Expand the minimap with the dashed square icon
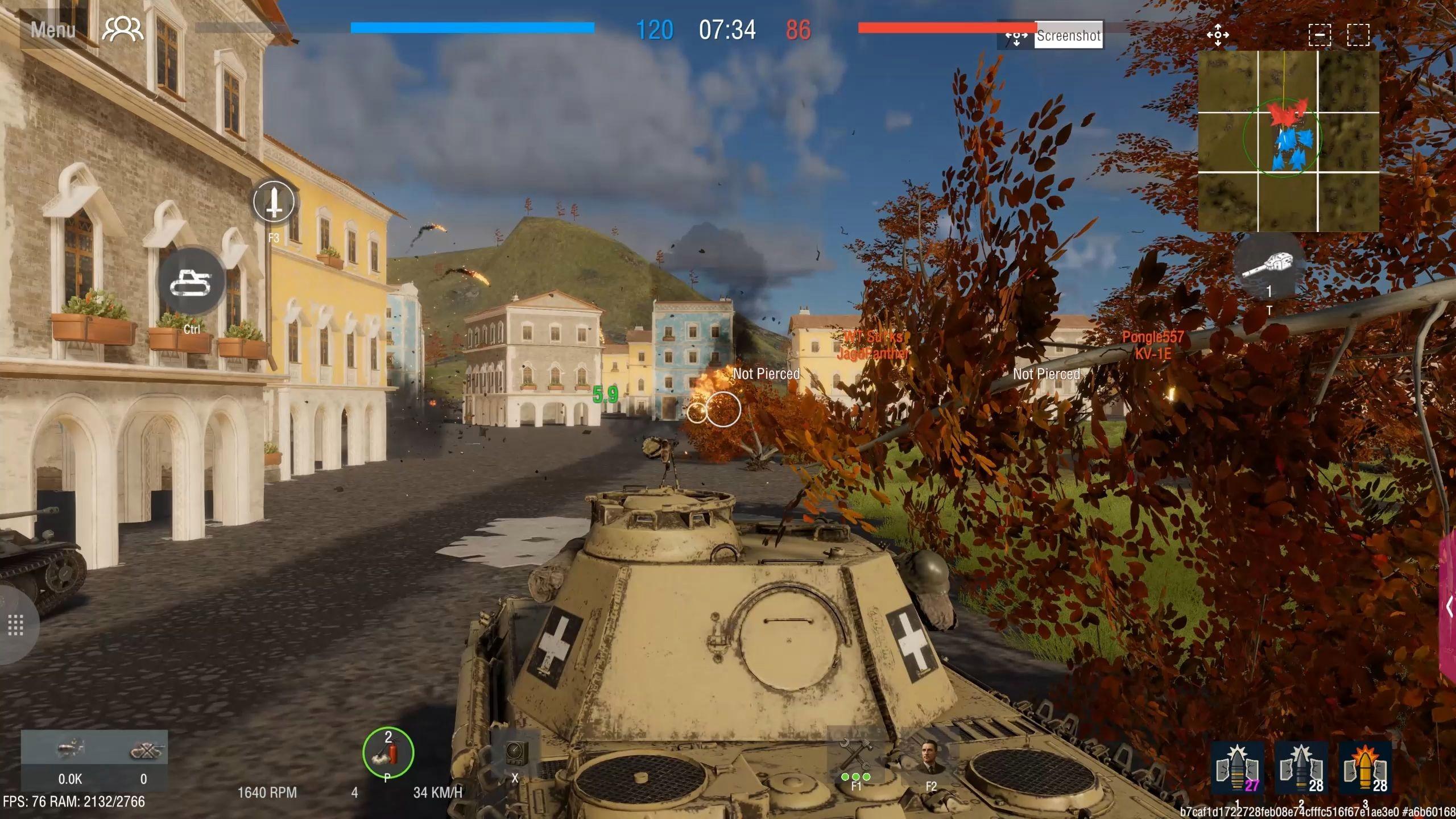This screenshot has height=819, width=1456. (x=1358, y=35)
